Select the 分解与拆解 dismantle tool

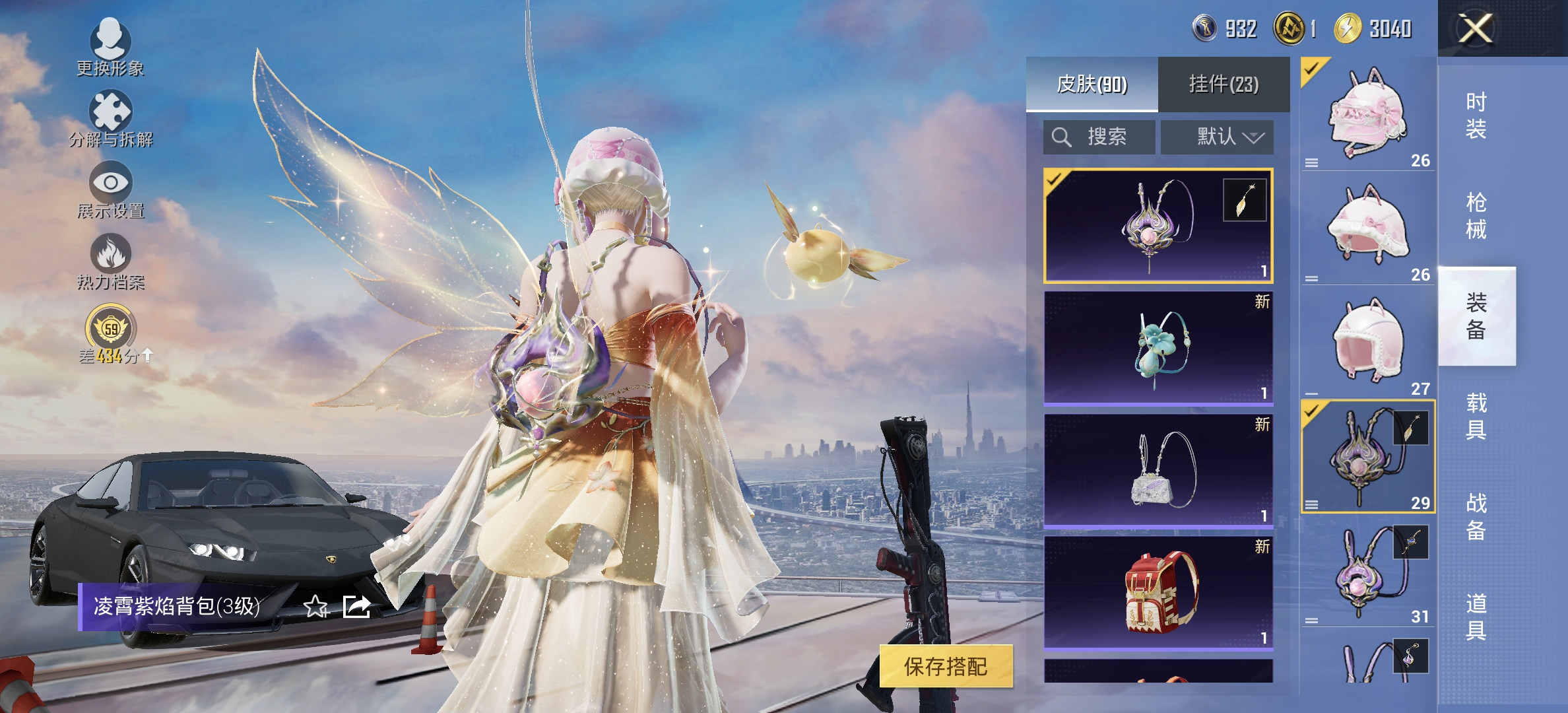pos(111,119)
